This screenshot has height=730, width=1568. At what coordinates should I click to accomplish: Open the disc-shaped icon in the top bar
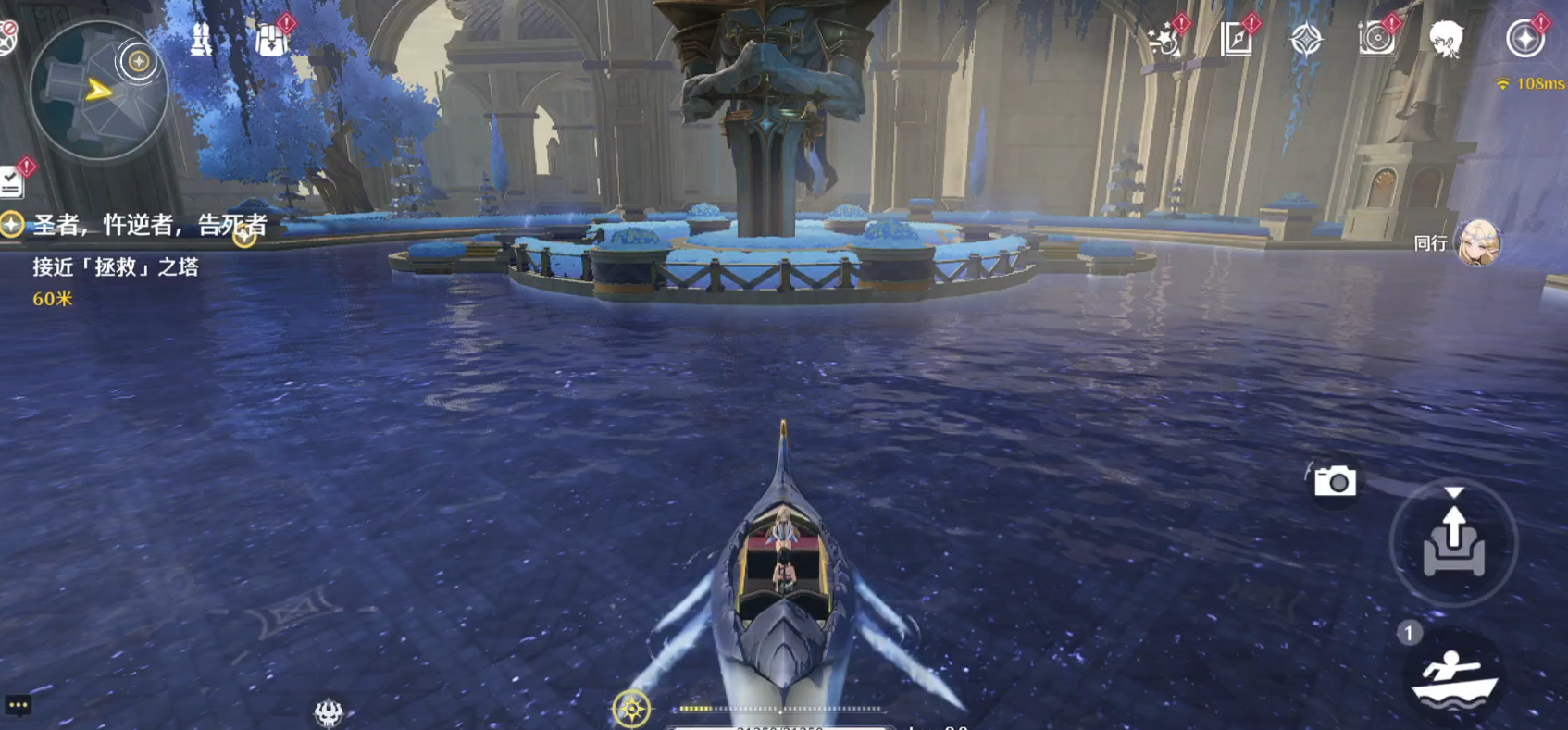pos(1376,40)
